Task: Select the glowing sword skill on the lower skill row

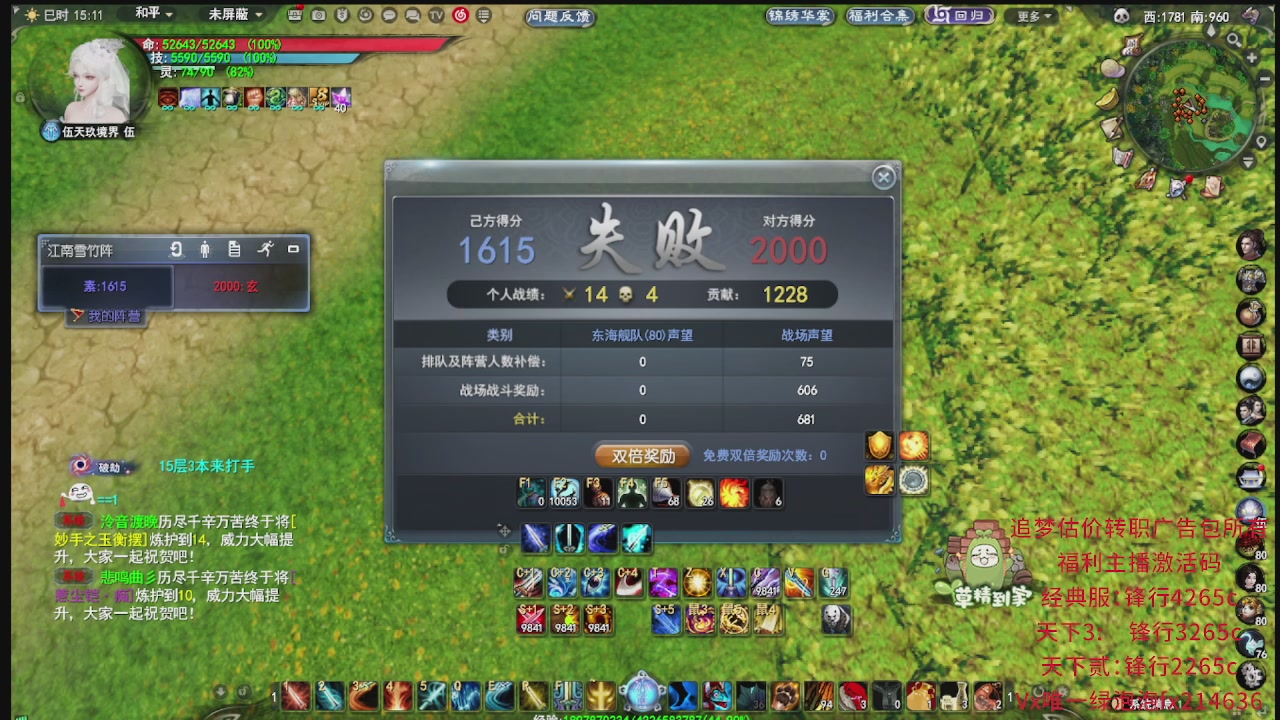Action: coord(636,537)
